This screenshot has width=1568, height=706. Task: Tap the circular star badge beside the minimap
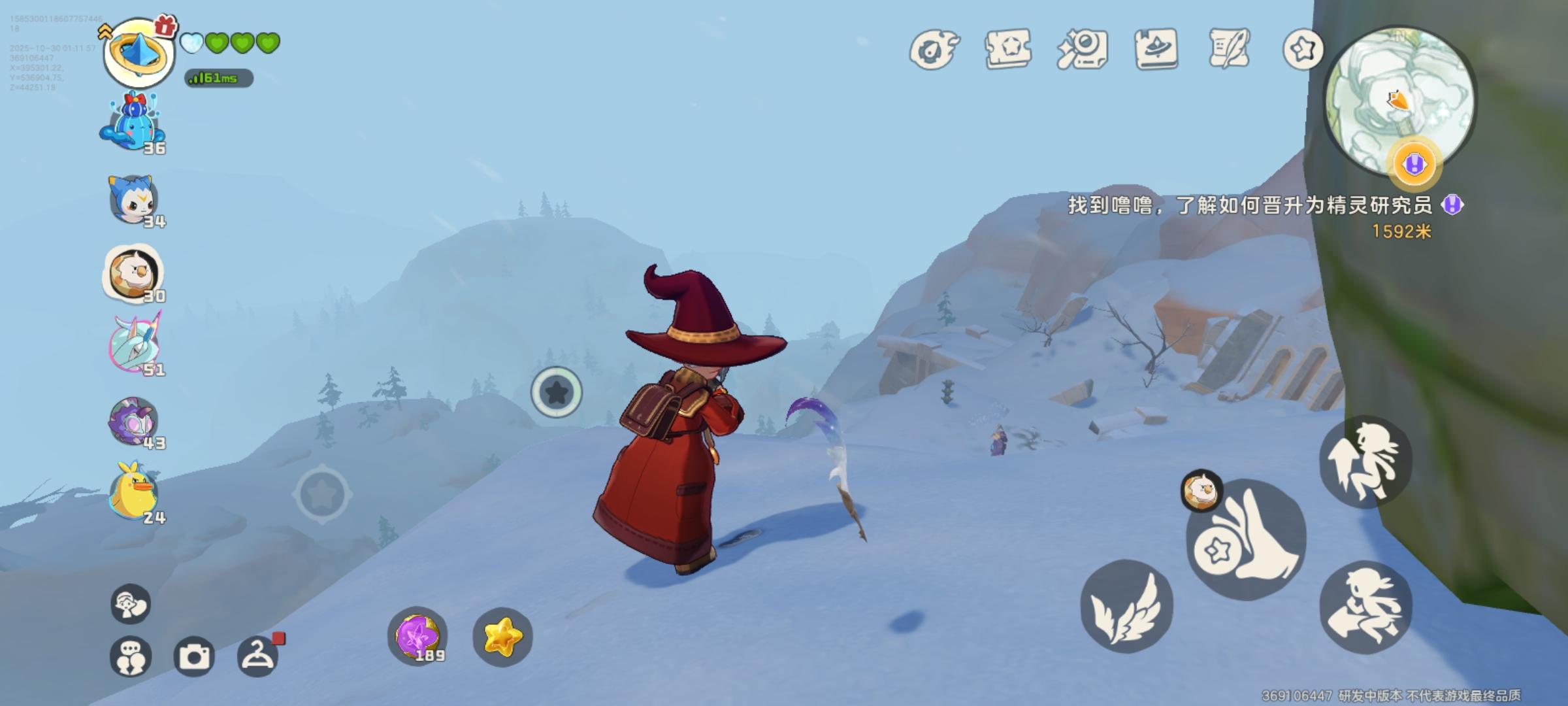pyautogui.click(x=1303, y=48)
